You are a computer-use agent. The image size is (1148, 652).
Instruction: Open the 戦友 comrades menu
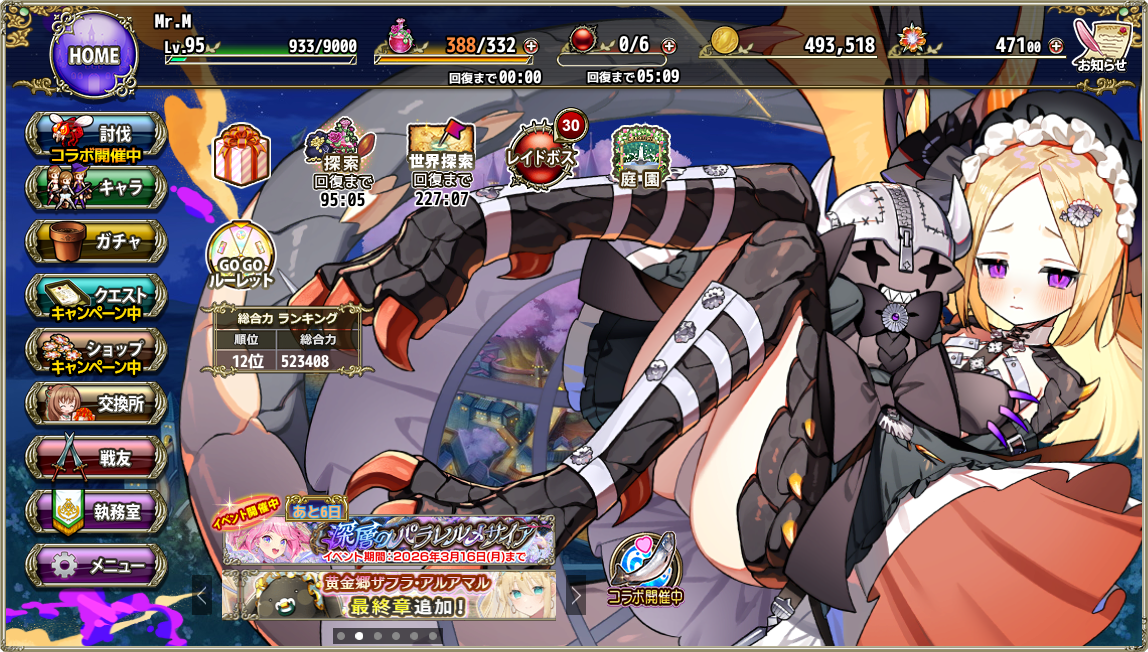[x=96, y=458]
